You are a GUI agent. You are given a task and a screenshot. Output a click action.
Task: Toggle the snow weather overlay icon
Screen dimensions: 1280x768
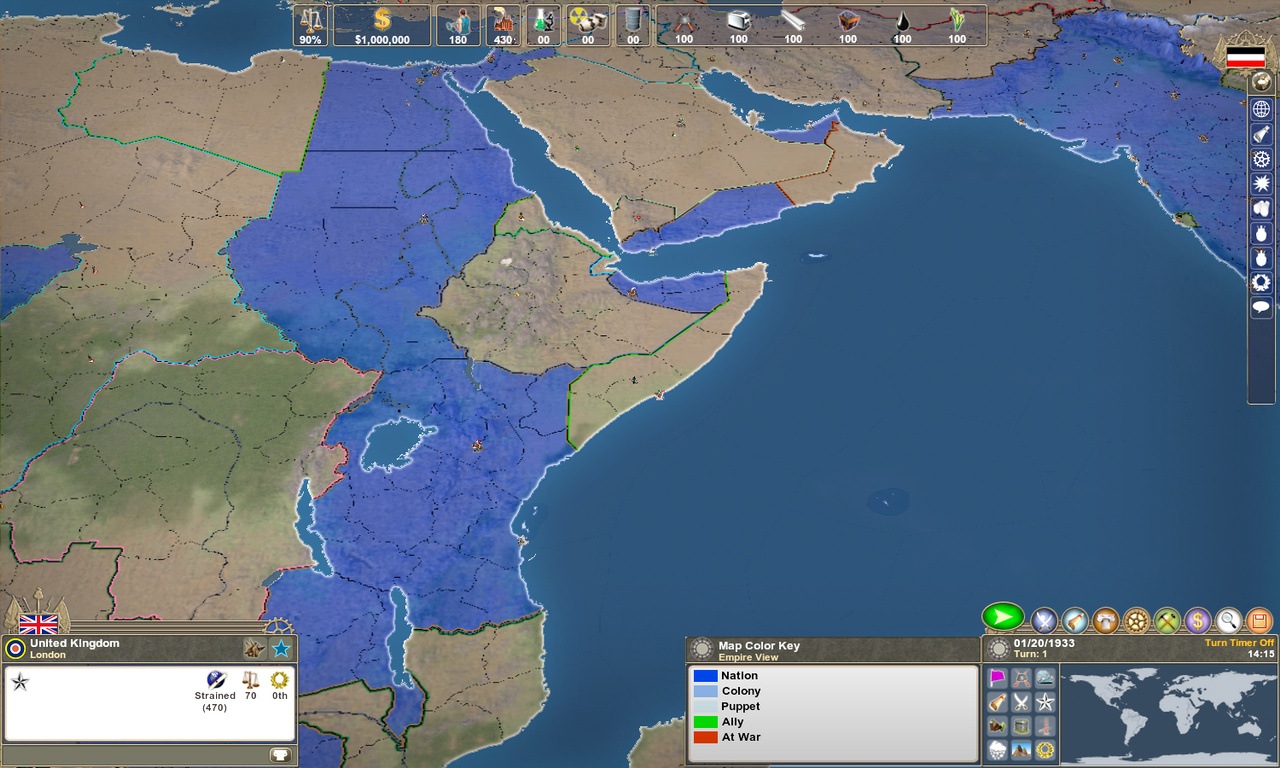click(x=997, y=748)
